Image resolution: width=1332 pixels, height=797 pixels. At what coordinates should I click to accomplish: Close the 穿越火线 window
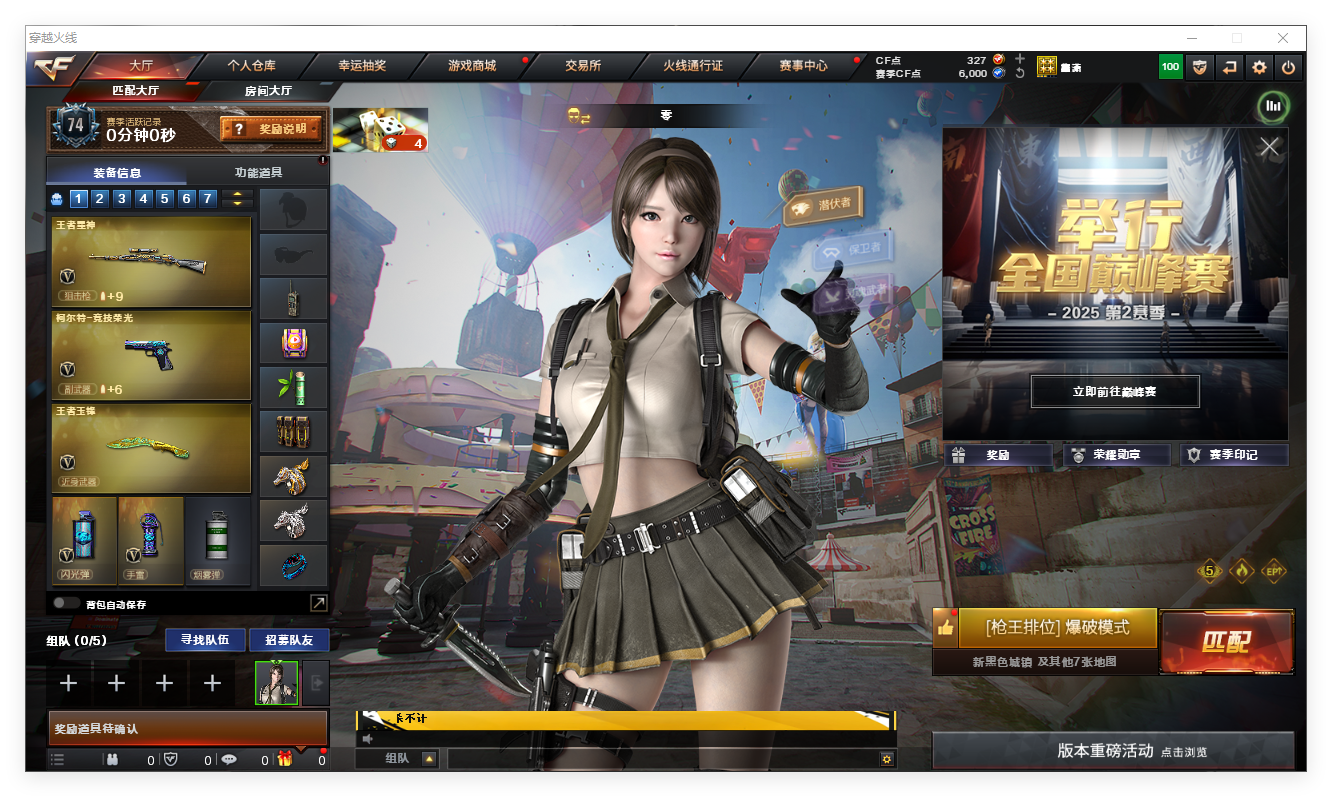click(1282, 38)
